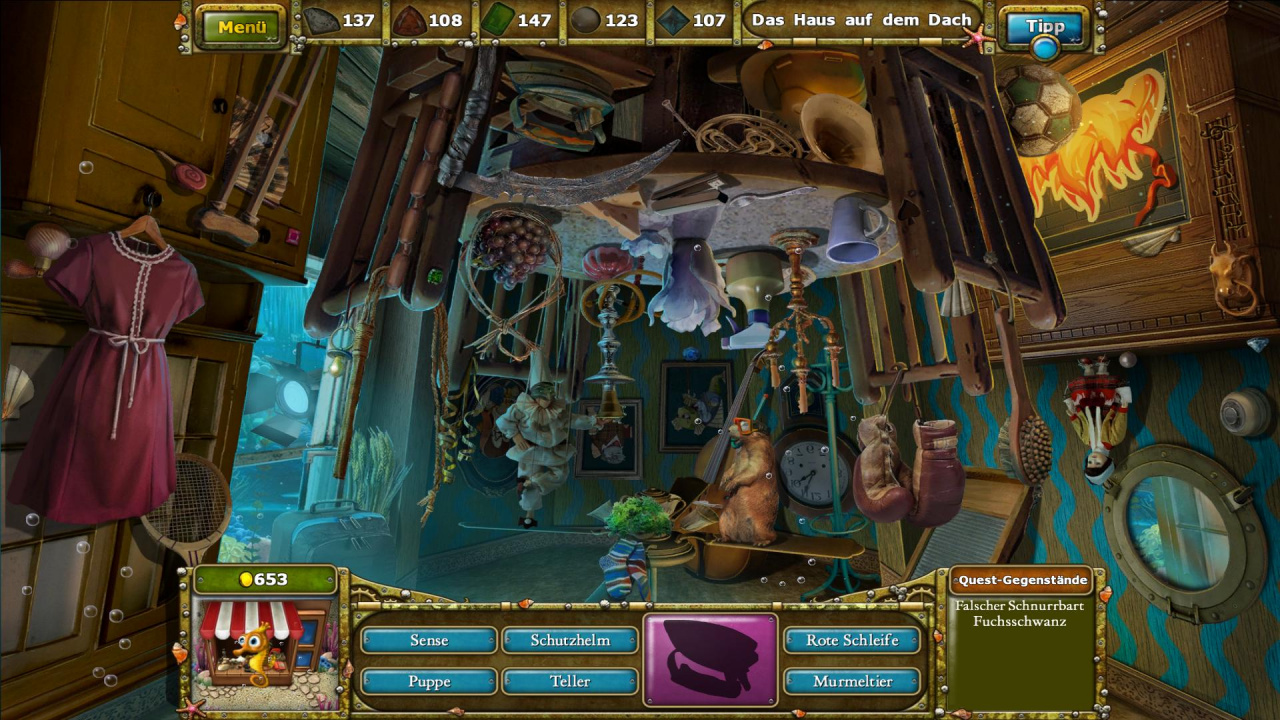Select the Sense item label

[x=429, y=640]
